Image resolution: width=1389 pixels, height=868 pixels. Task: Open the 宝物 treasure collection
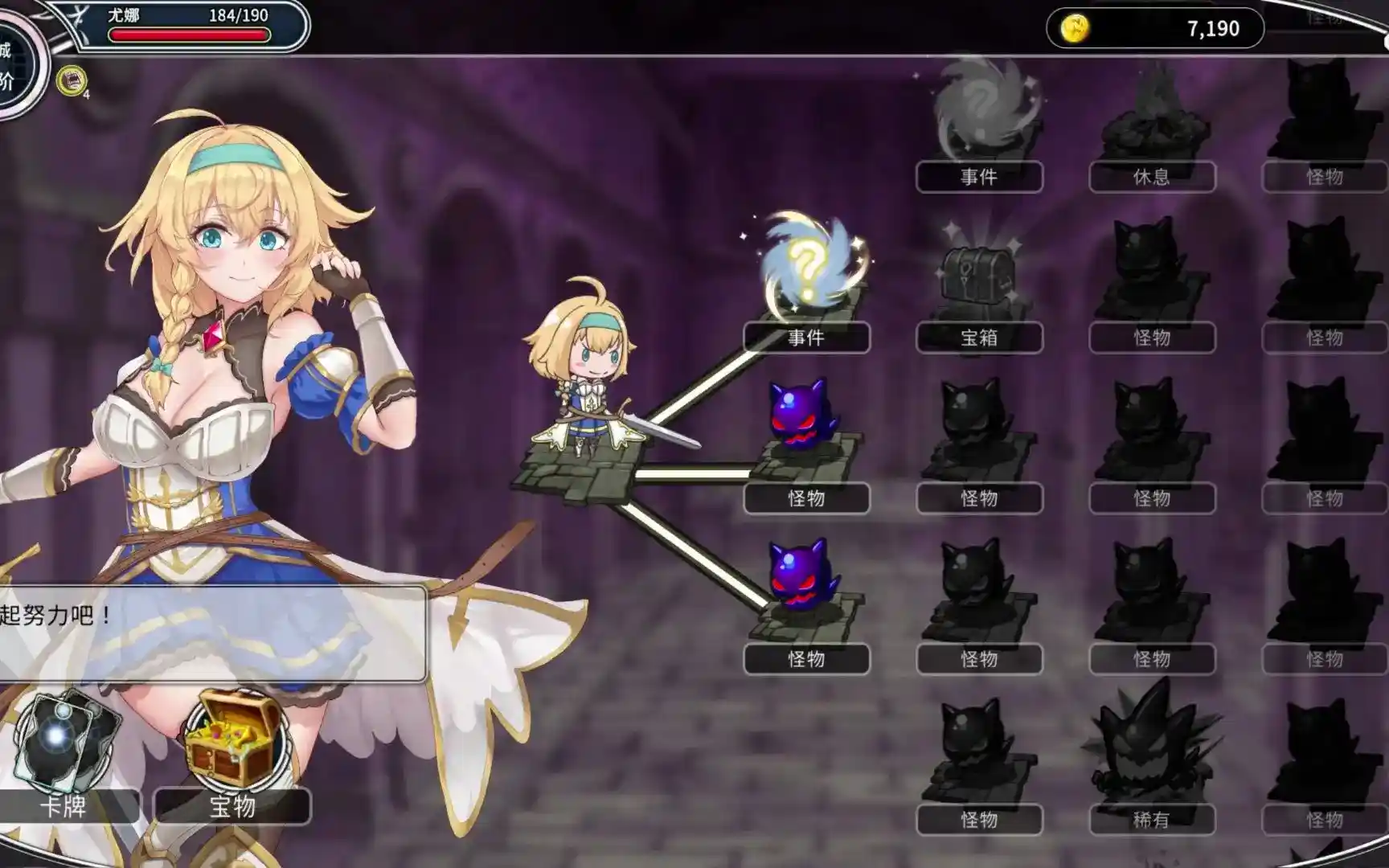[232, 751]
